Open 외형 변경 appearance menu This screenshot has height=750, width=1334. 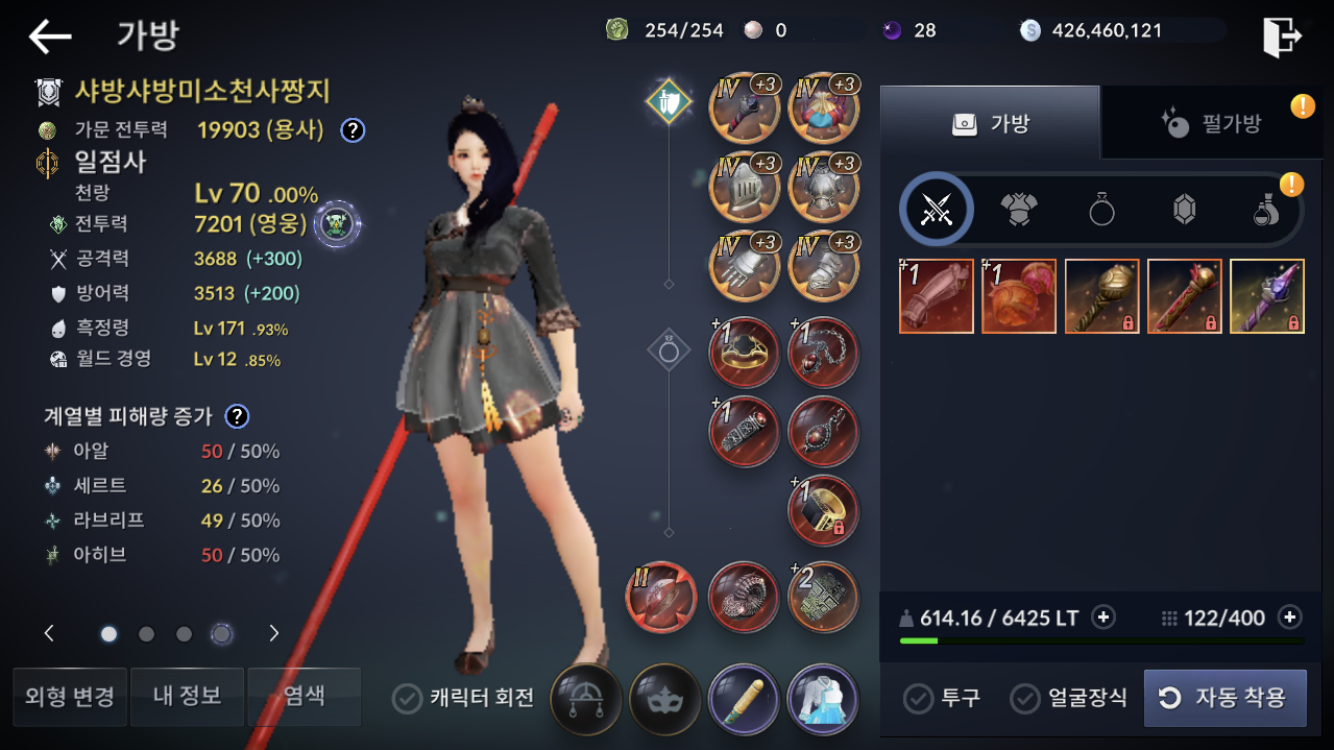coord(70,696)
